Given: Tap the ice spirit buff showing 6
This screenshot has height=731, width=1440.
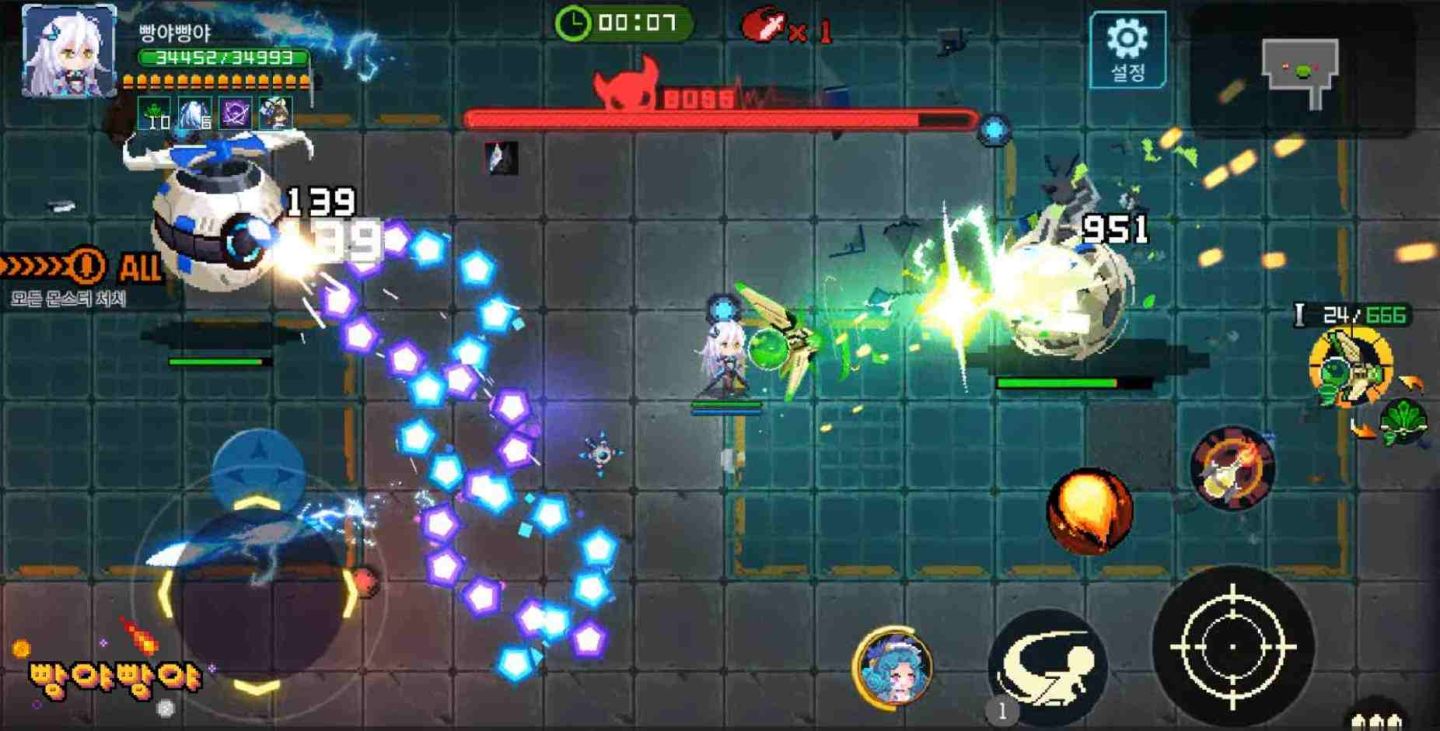Looking at the screenshot, I should pyautogui.click(x=191, y=112).
